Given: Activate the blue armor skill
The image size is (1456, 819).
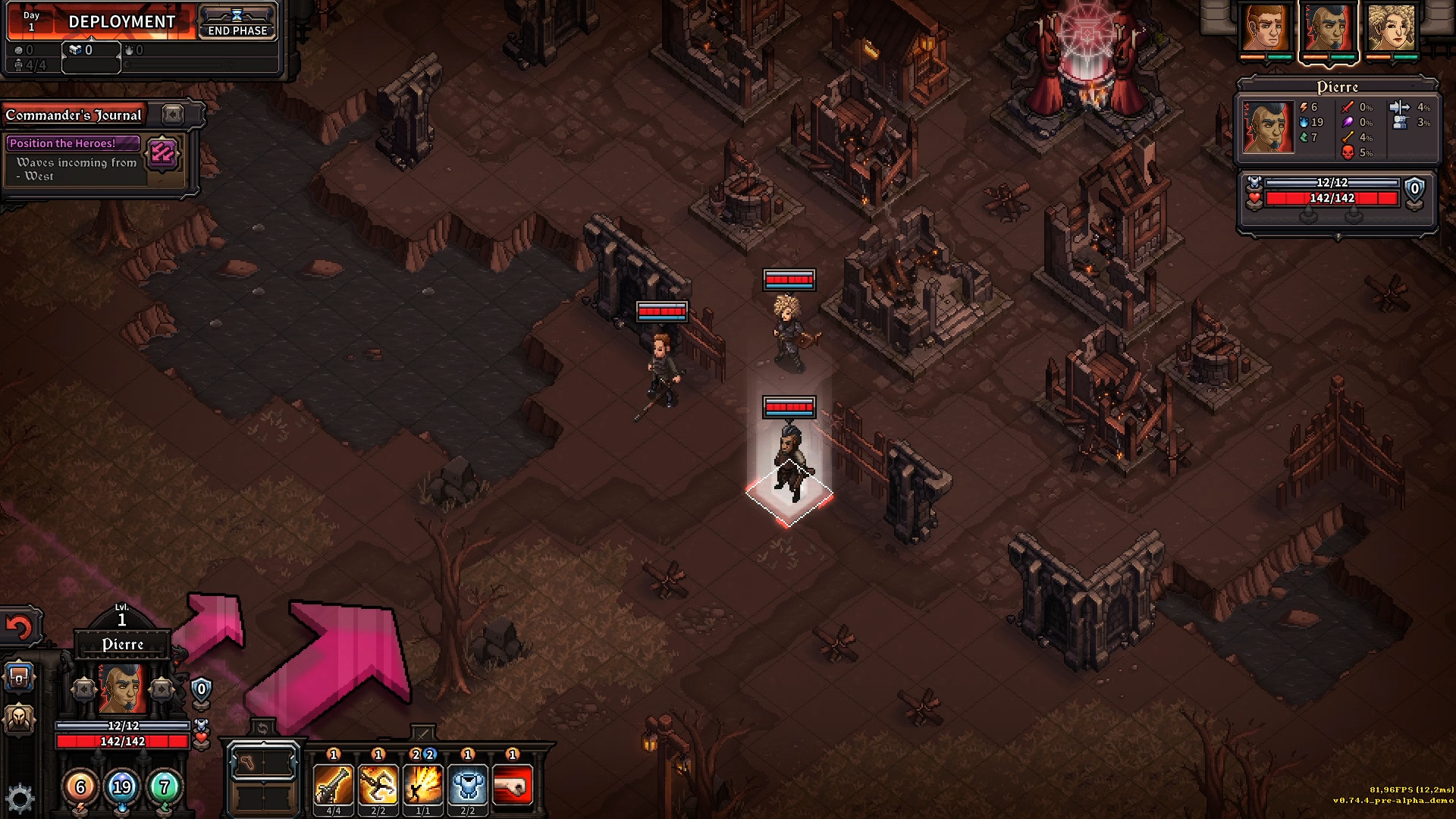Looking at the screenshot, I should pos(468,785).
